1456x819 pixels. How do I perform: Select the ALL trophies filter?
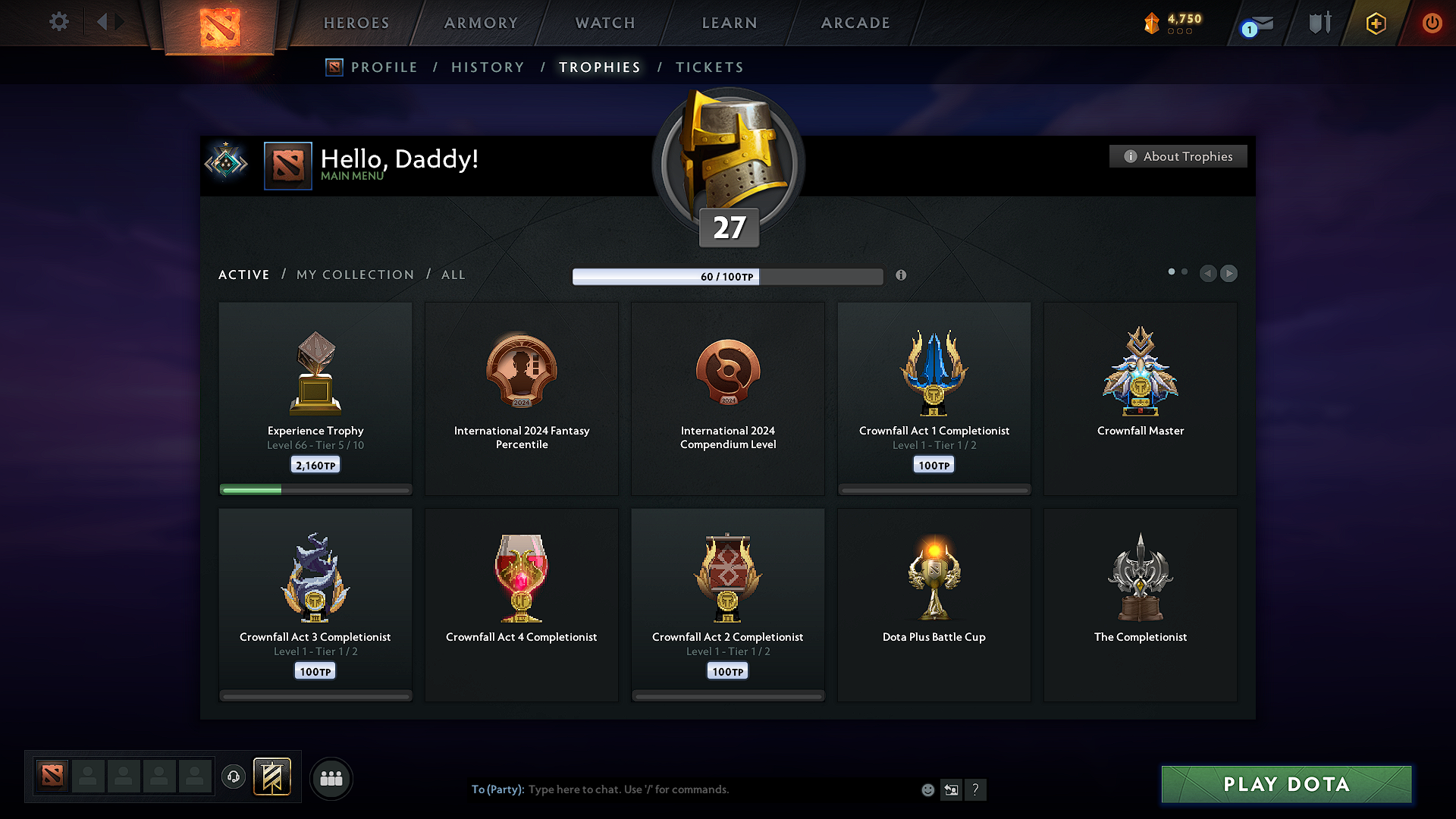tap(453, 275)
